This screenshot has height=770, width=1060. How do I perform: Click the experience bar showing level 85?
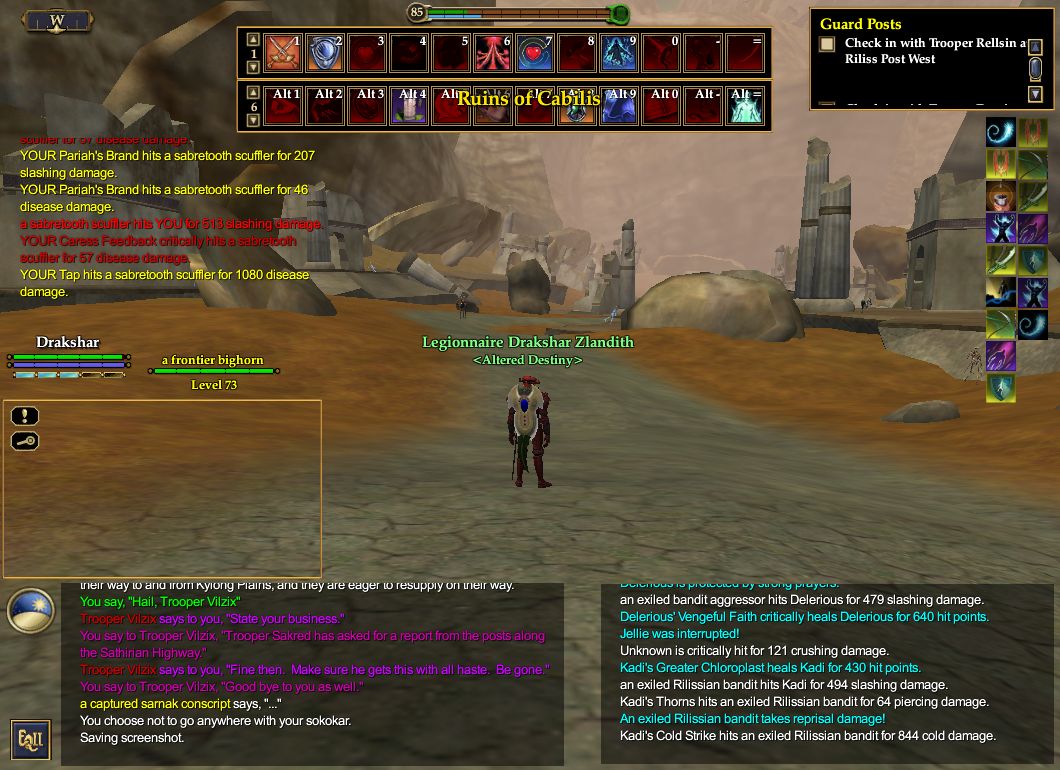(518, 13)
